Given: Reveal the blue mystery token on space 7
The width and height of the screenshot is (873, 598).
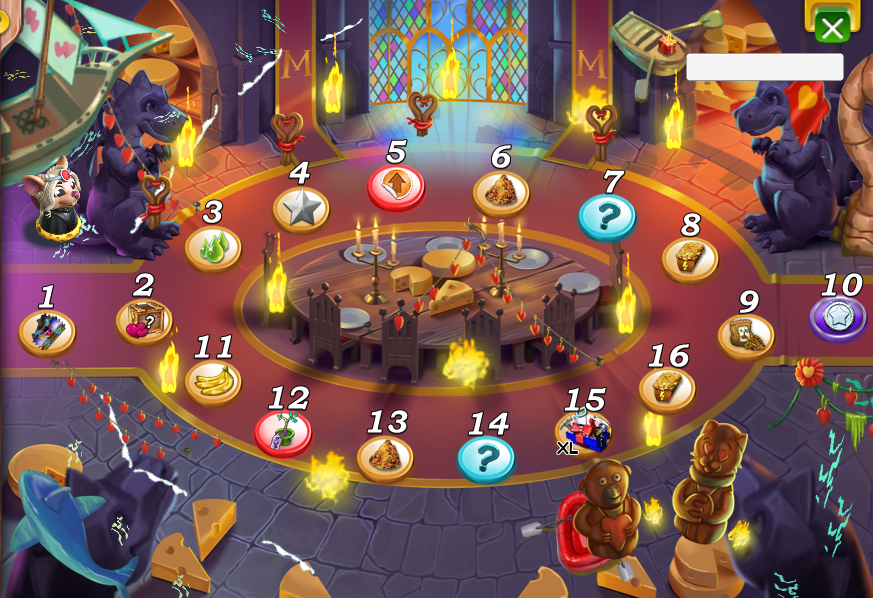Looking at the screenshot, I should point(607,215).
